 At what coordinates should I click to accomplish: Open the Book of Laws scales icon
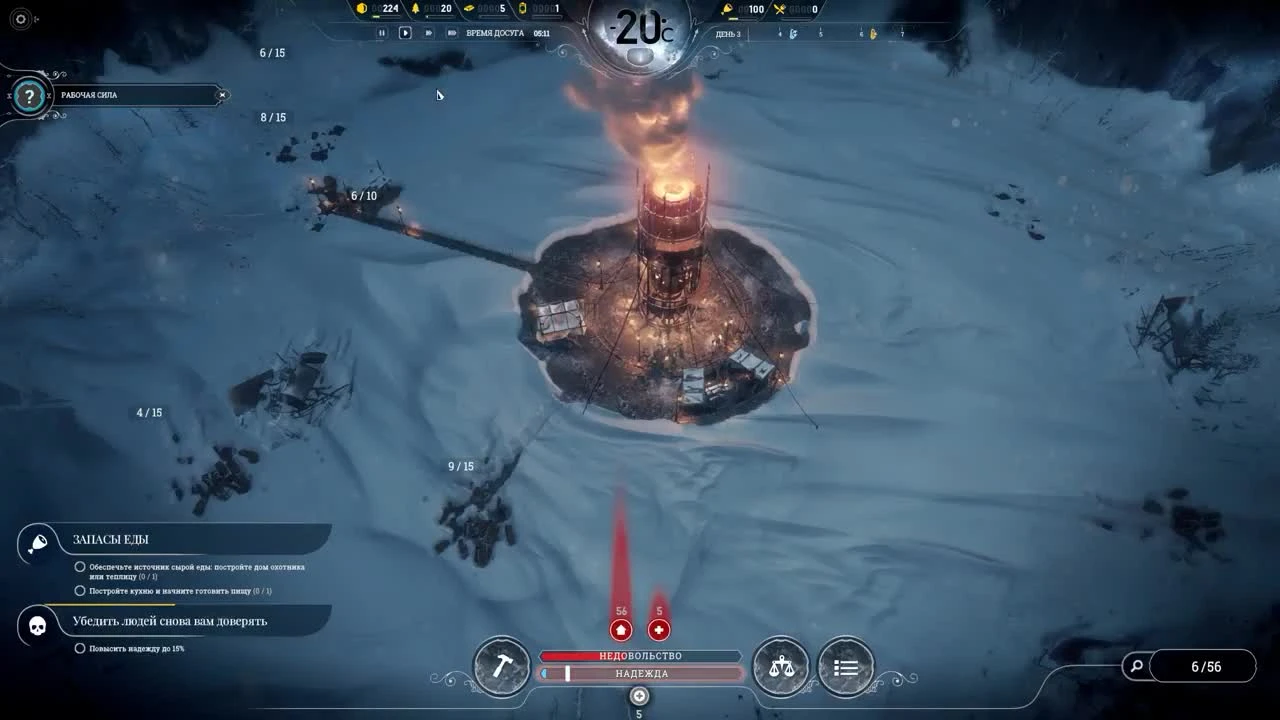[x=781, y=665]
